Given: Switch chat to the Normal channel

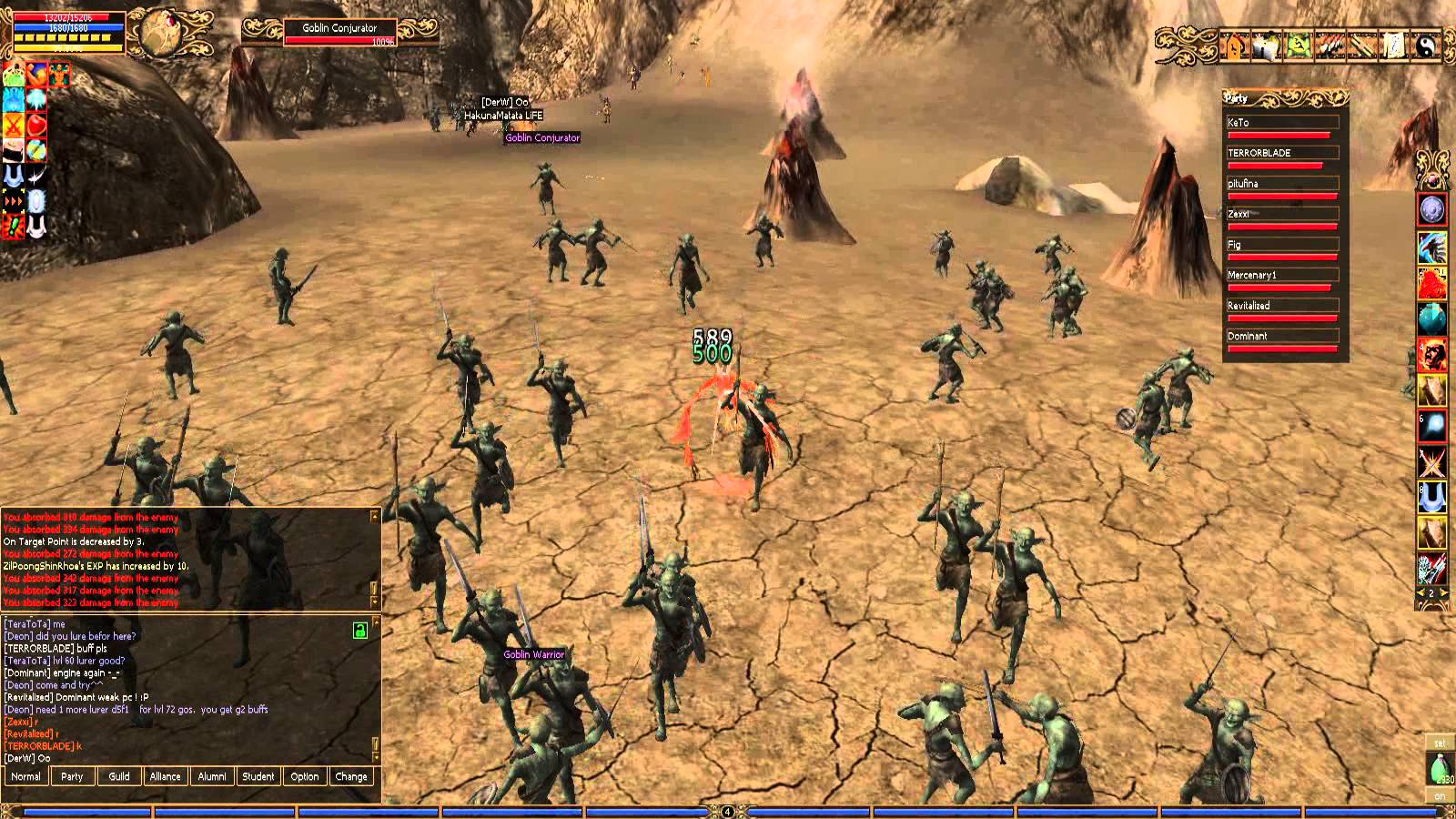Looking at the screenshot, I should coord(25,776).
